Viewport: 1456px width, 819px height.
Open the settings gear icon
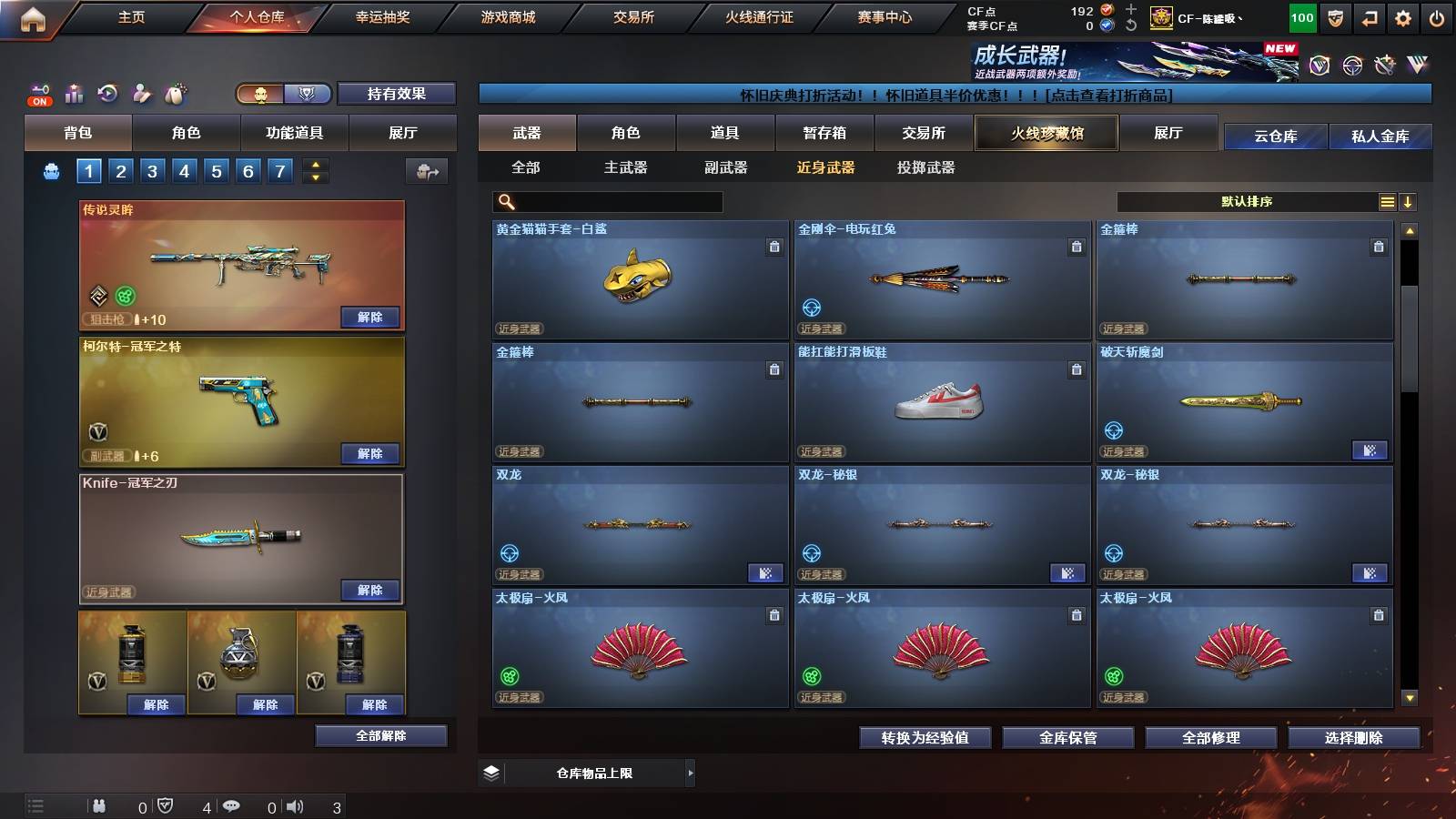coord(1402,16)
